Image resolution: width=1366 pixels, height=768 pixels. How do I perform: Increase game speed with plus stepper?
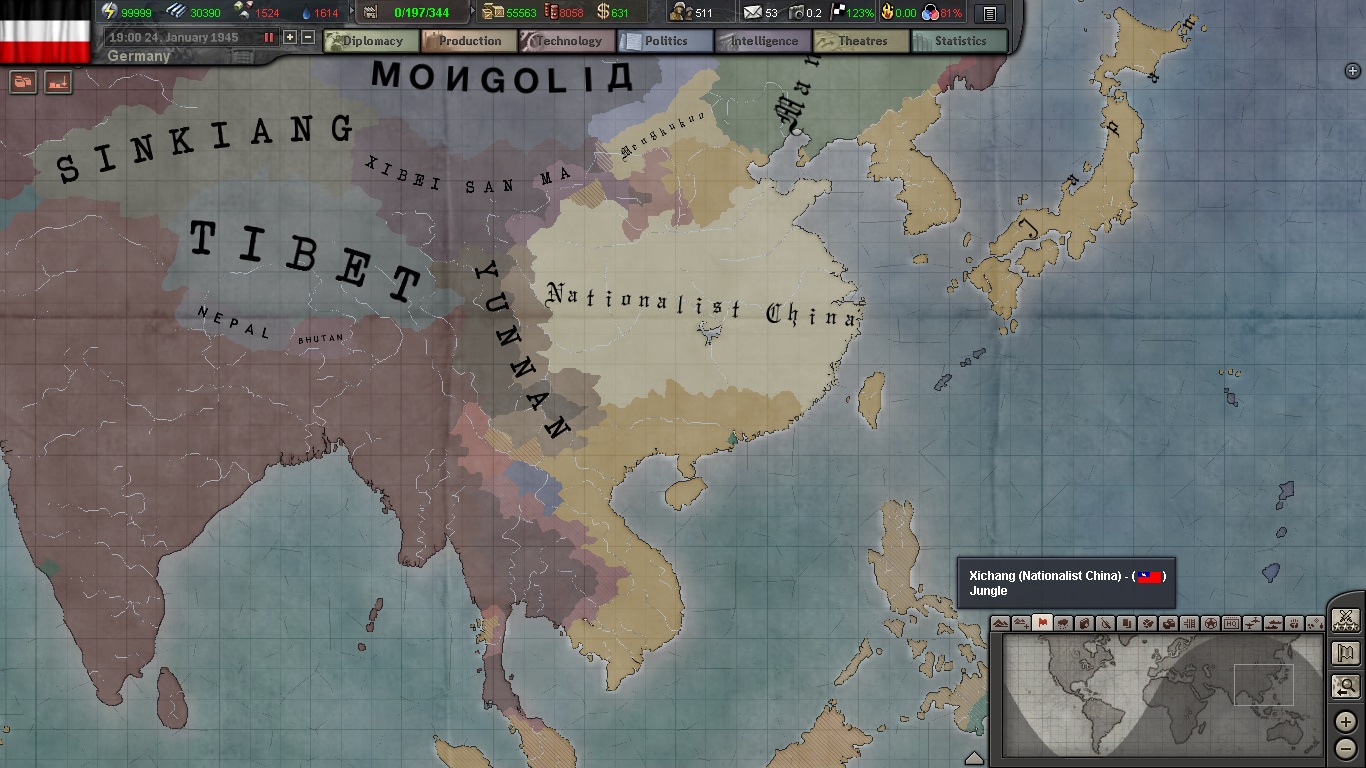[x=289, y=37]
